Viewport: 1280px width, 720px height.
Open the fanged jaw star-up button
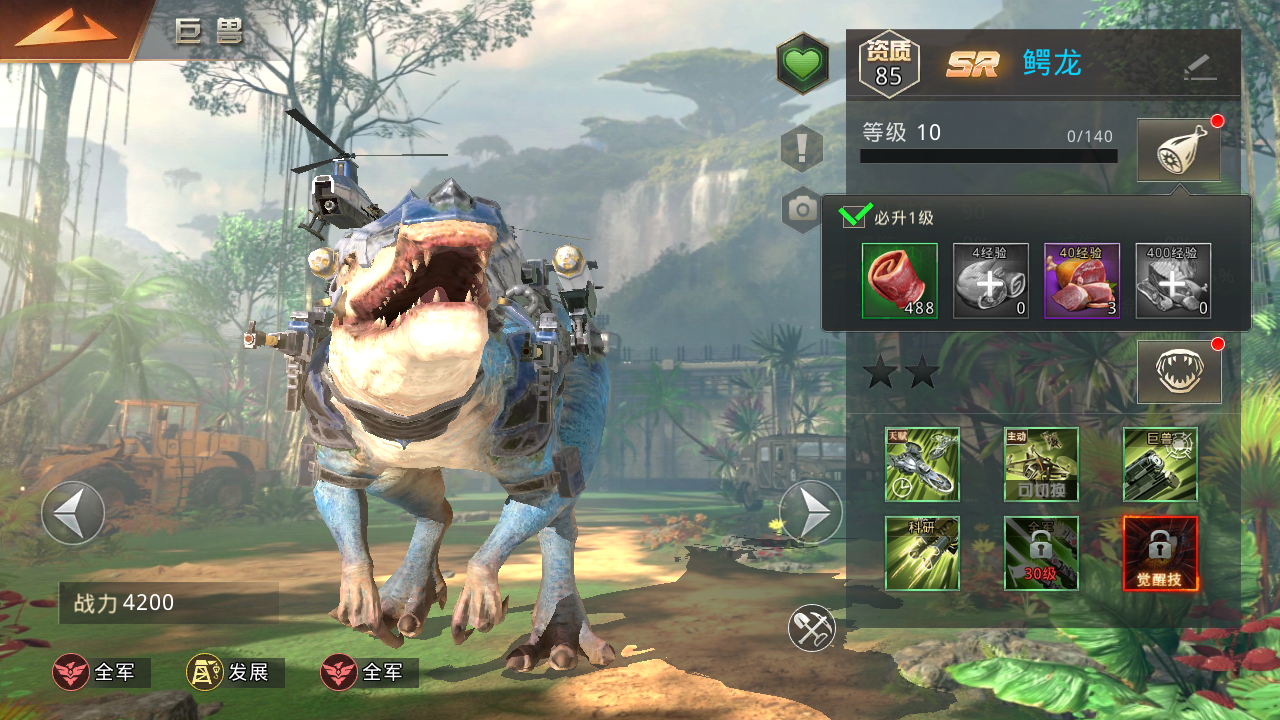click(x=1179, y=372)
